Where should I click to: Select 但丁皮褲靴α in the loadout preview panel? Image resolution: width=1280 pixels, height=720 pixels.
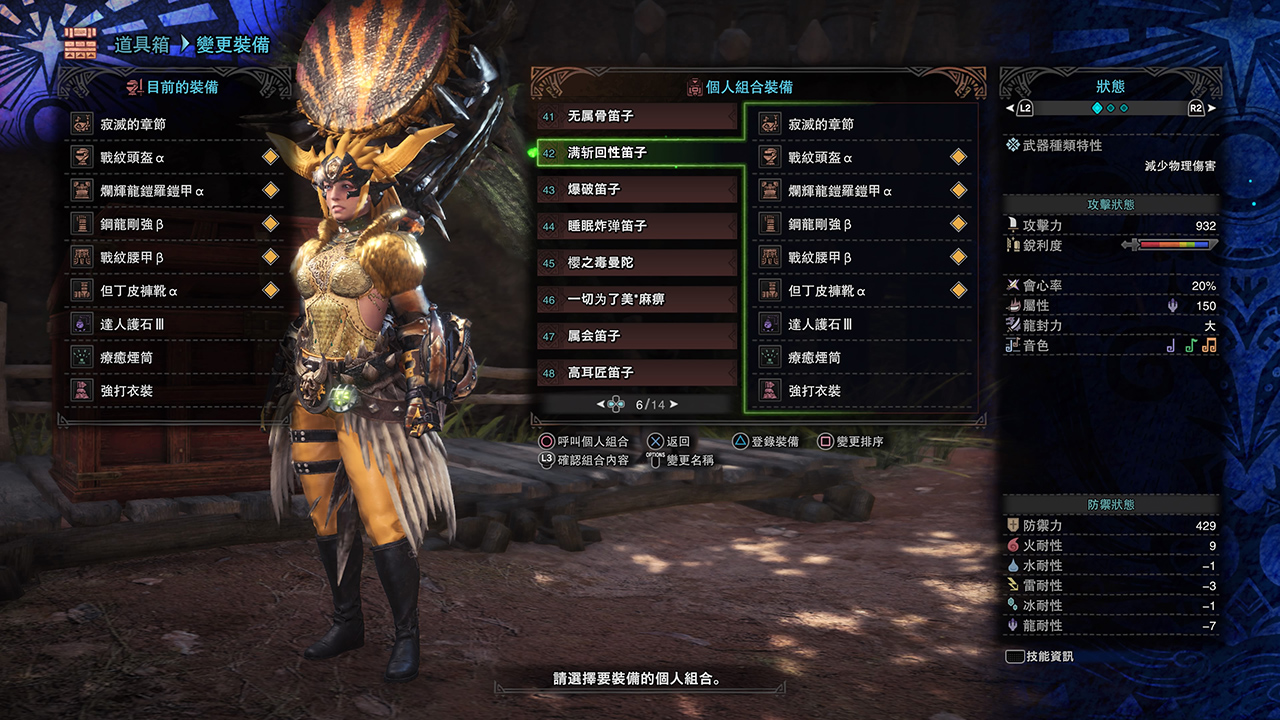(862, 291)
